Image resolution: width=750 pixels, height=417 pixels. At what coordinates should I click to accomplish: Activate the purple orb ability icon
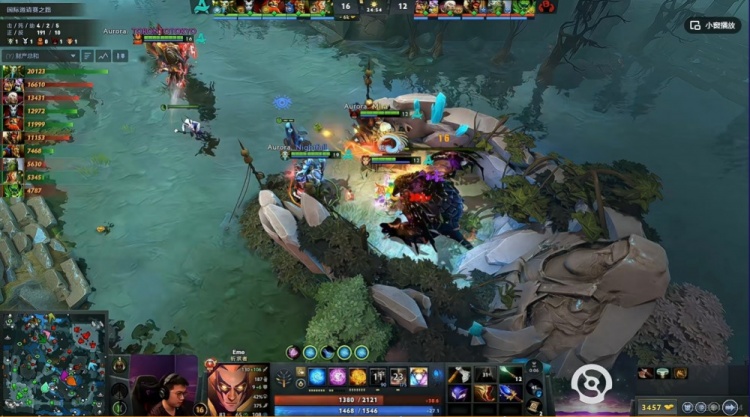pyautogui.click(x=337, y=377)
